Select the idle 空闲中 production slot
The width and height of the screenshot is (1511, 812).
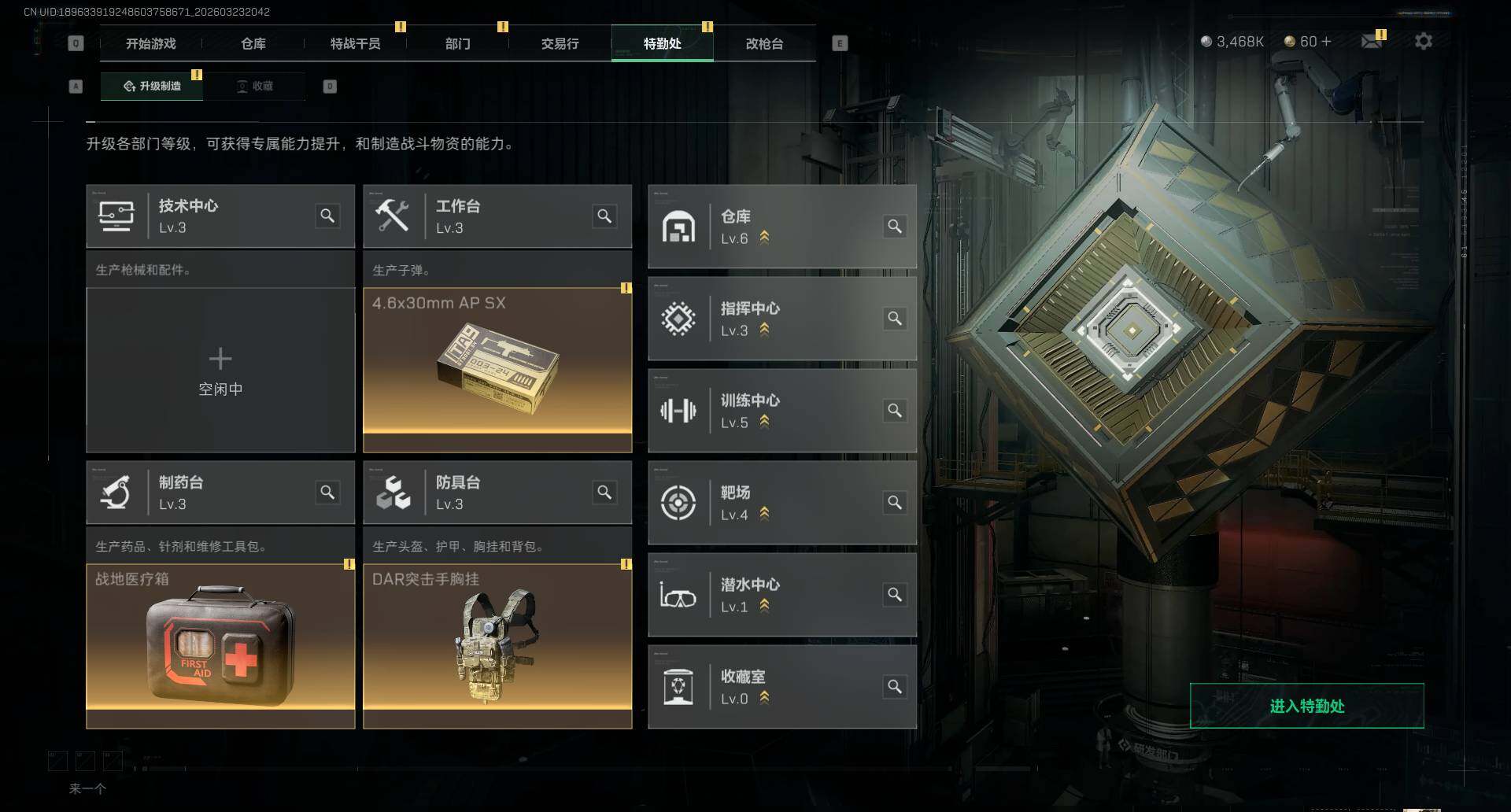pyautogui.click(x=220, y=370)
